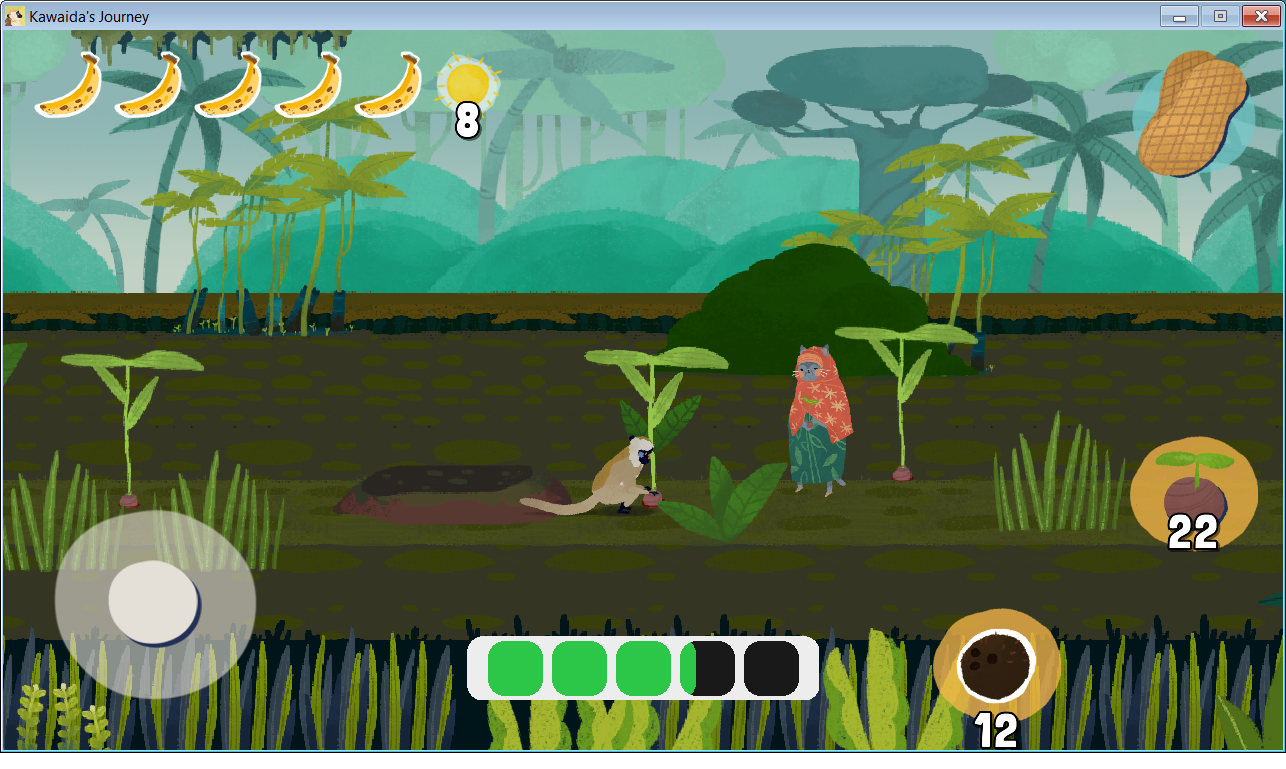1286x769 pixels.
Task: Minimize the game window
Action: click(x=1180, y=16)
